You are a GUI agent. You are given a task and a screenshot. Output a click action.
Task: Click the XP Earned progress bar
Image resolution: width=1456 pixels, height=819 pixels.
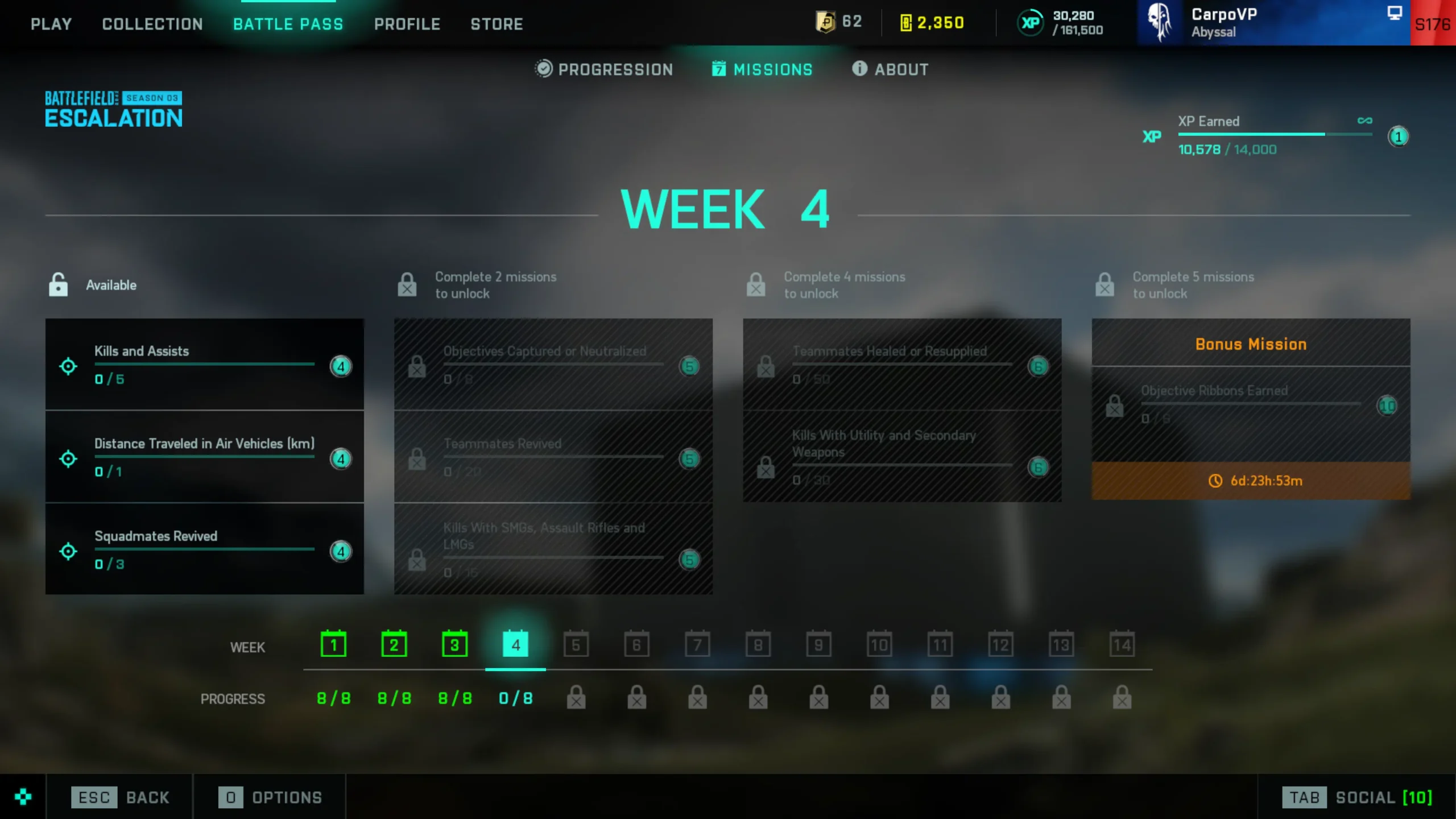tap(1276, 135)
